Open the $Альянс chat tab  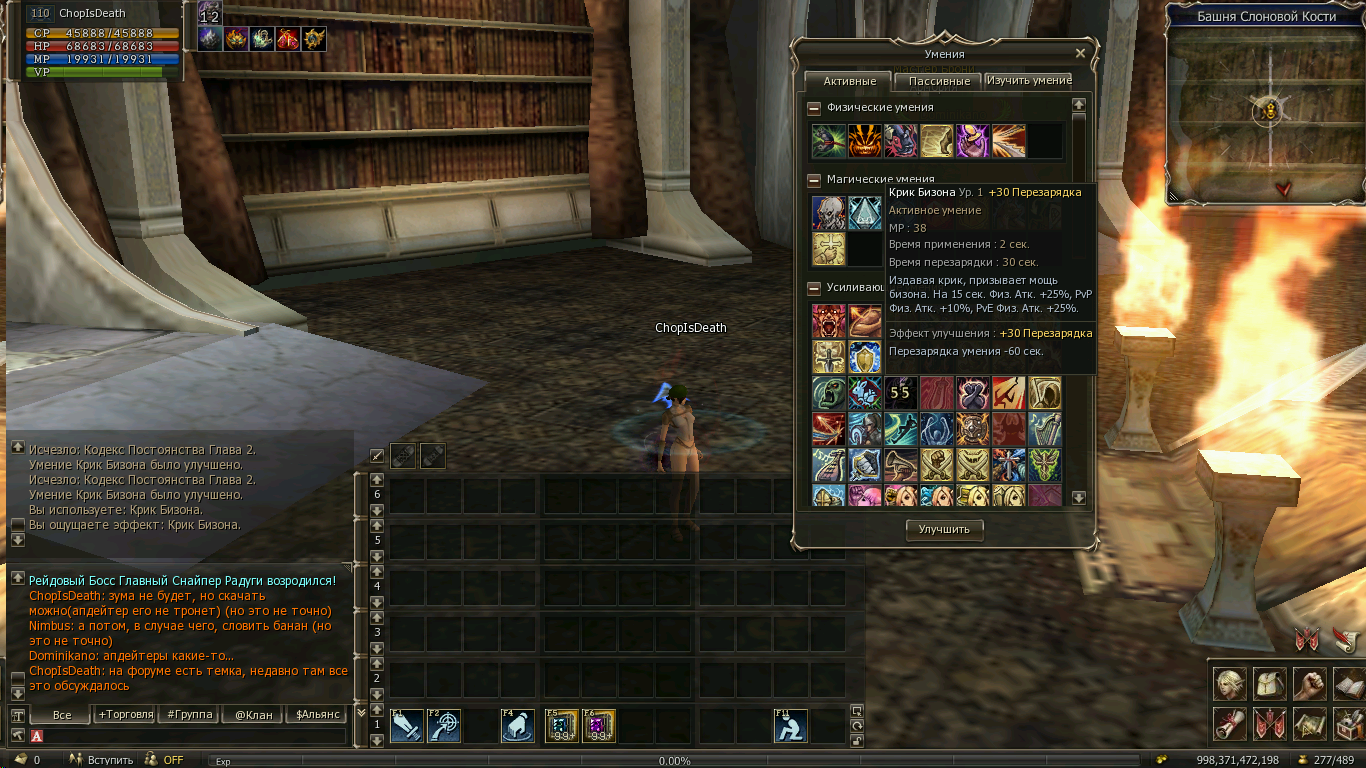click(x=315, y=715)
